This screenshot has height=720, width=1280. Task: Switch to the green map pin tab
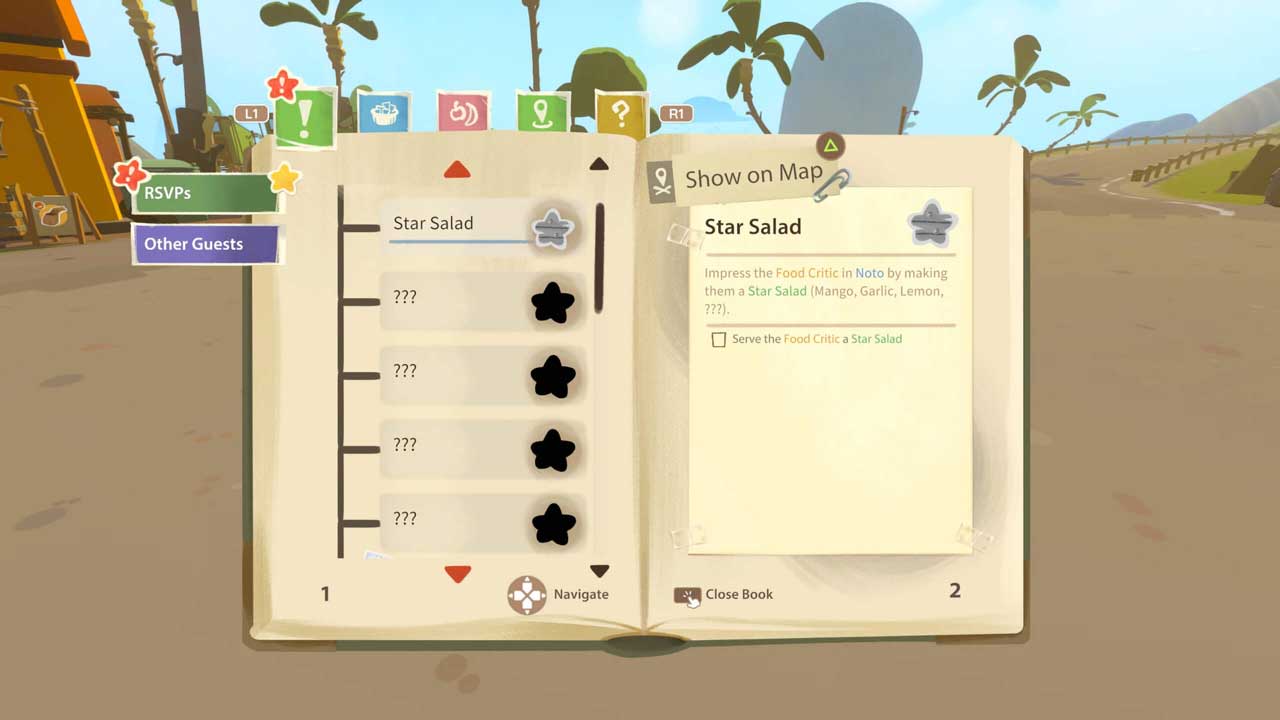point(542,113)
